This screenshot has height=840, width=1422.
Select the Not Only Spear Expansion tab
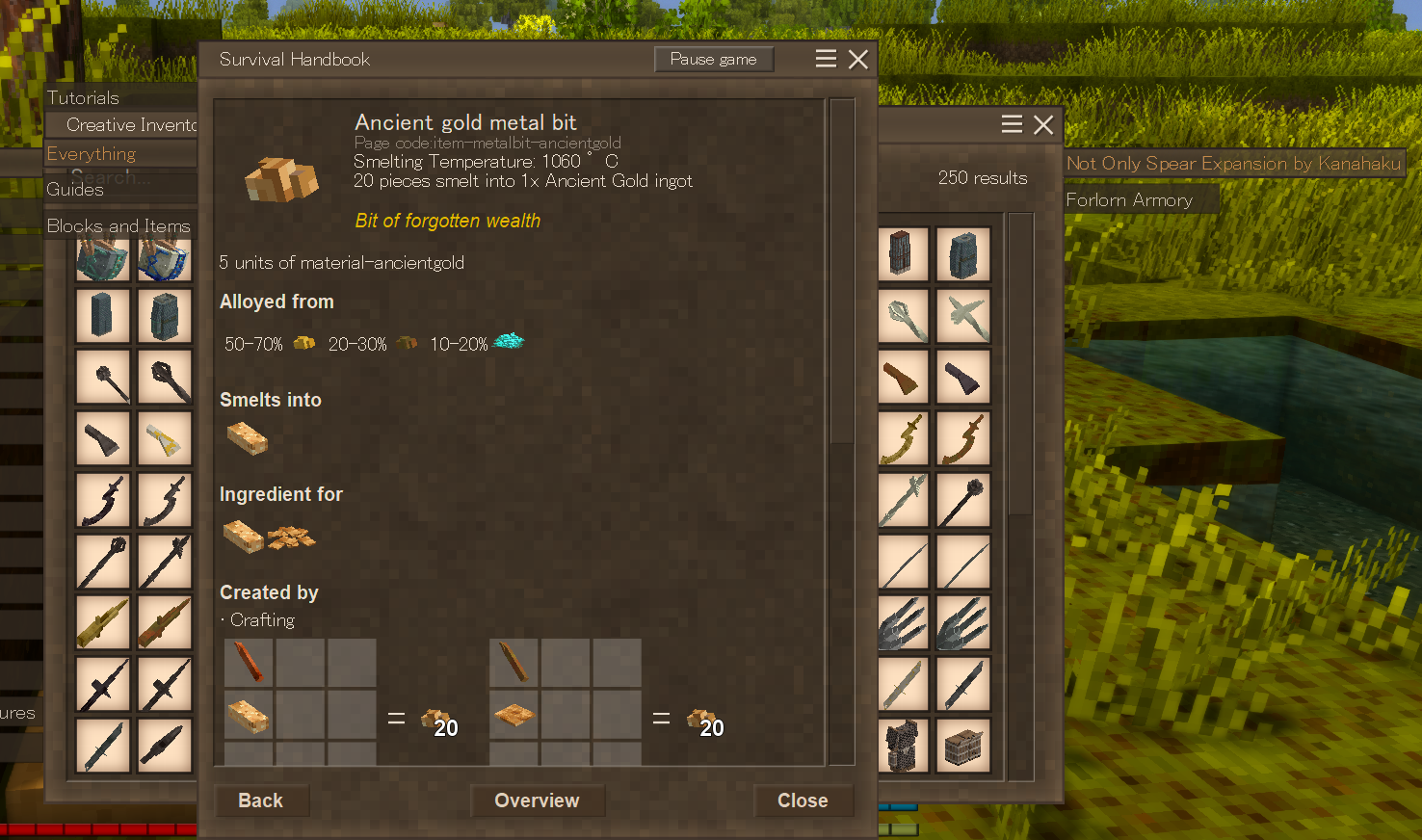coord(1233,164)
